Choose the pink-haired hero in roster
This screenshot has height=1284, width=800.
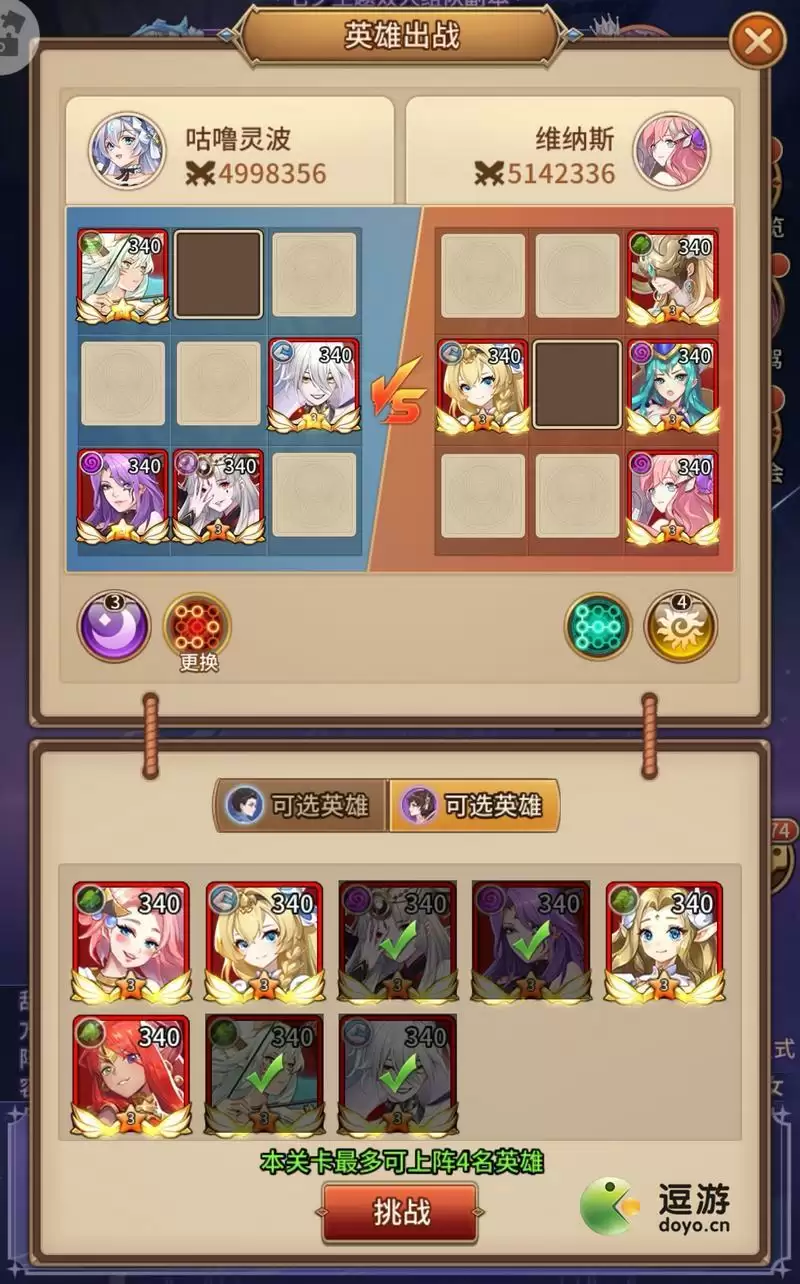[x=131, y=942]
